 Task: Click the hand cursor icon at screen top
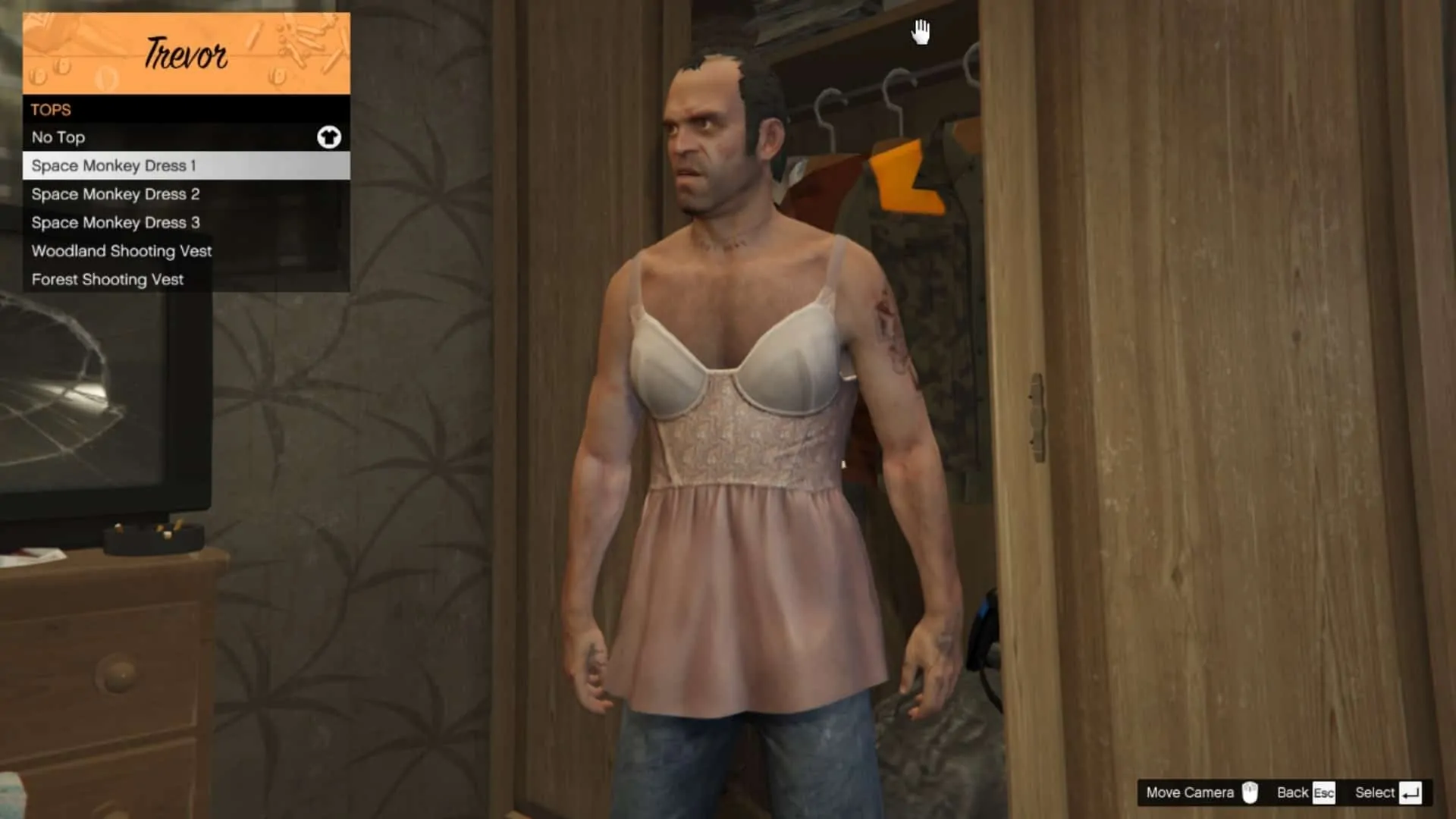[921, 32]
